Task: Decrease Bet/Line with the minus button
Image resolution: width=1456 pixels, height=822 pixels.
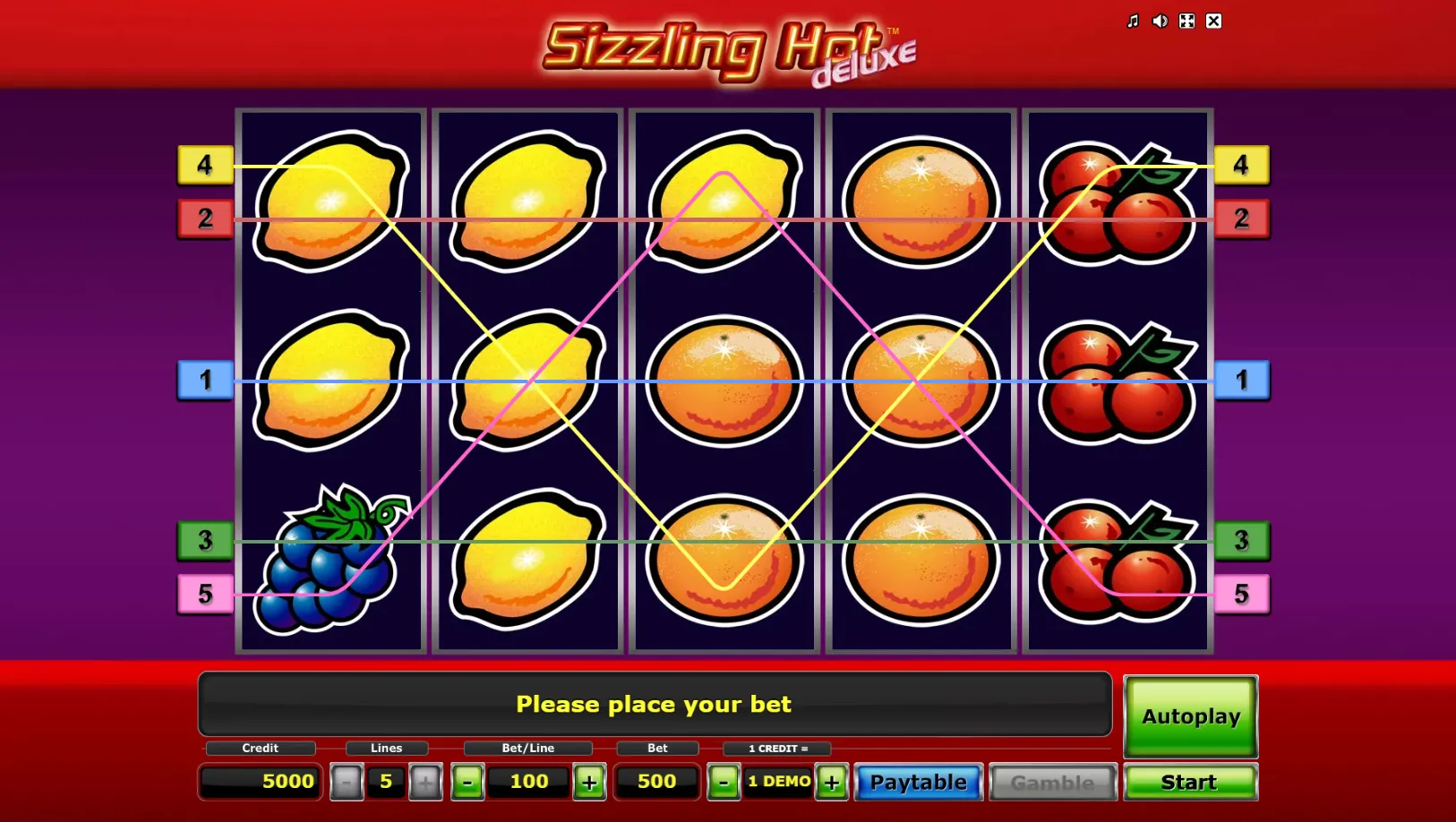Action: (468, 782)
